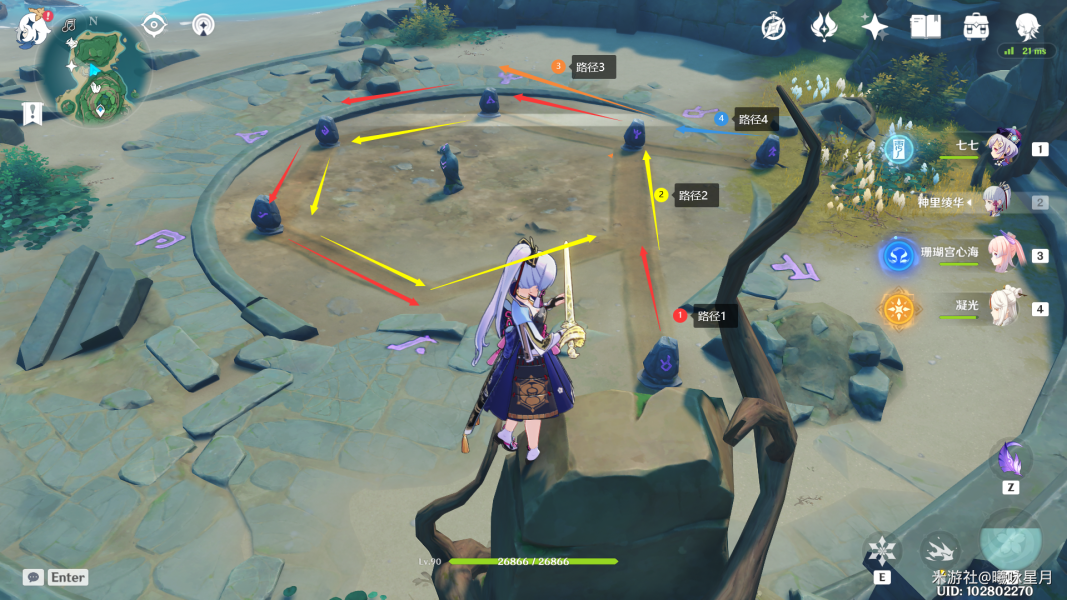The height and width of the screenshot is (600, 1067).
Task: Use the sprint dash button
Action: coord(940,550)
